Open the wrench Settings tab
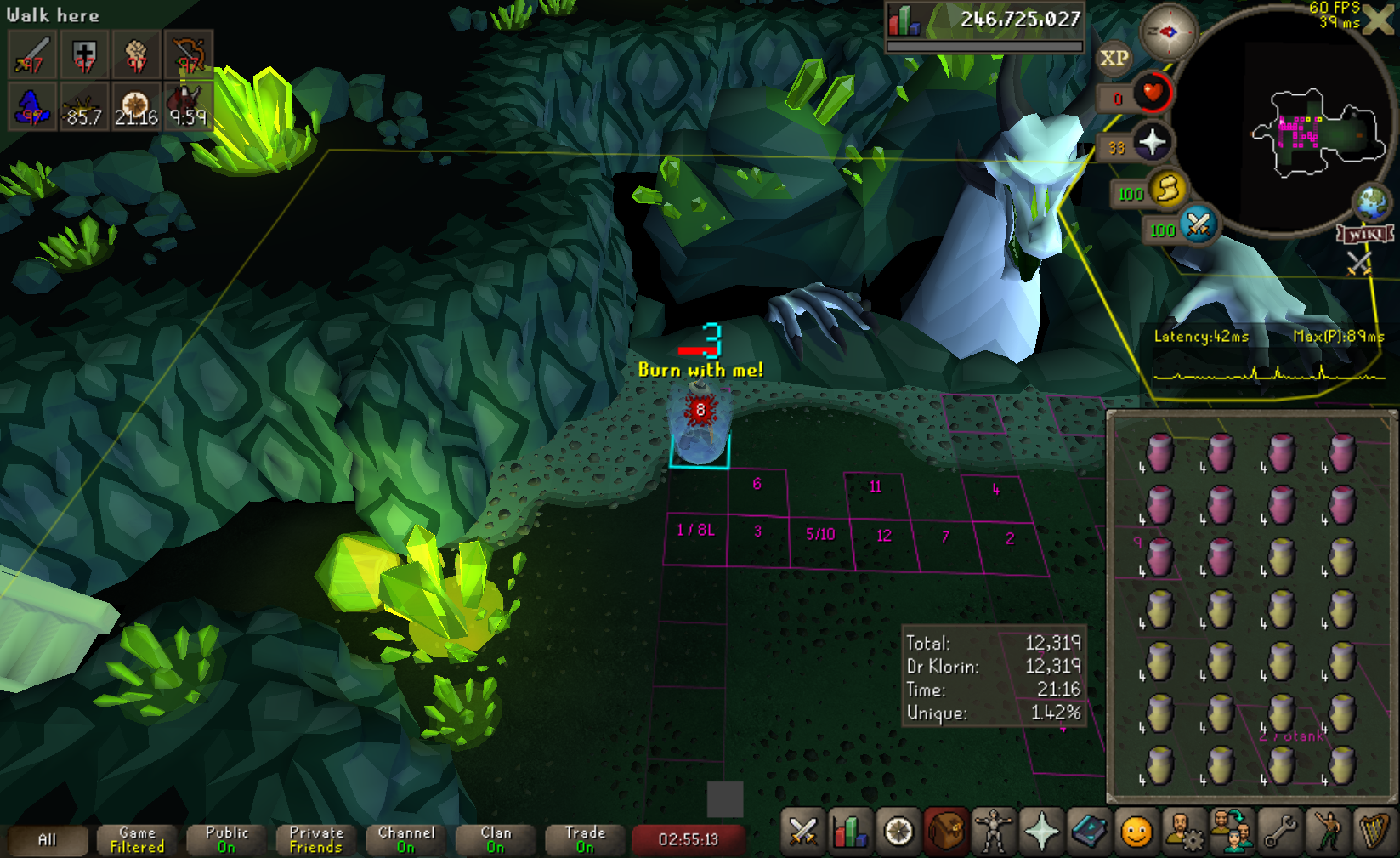This screenshot has width=1400, height=858. [1279, 832]
